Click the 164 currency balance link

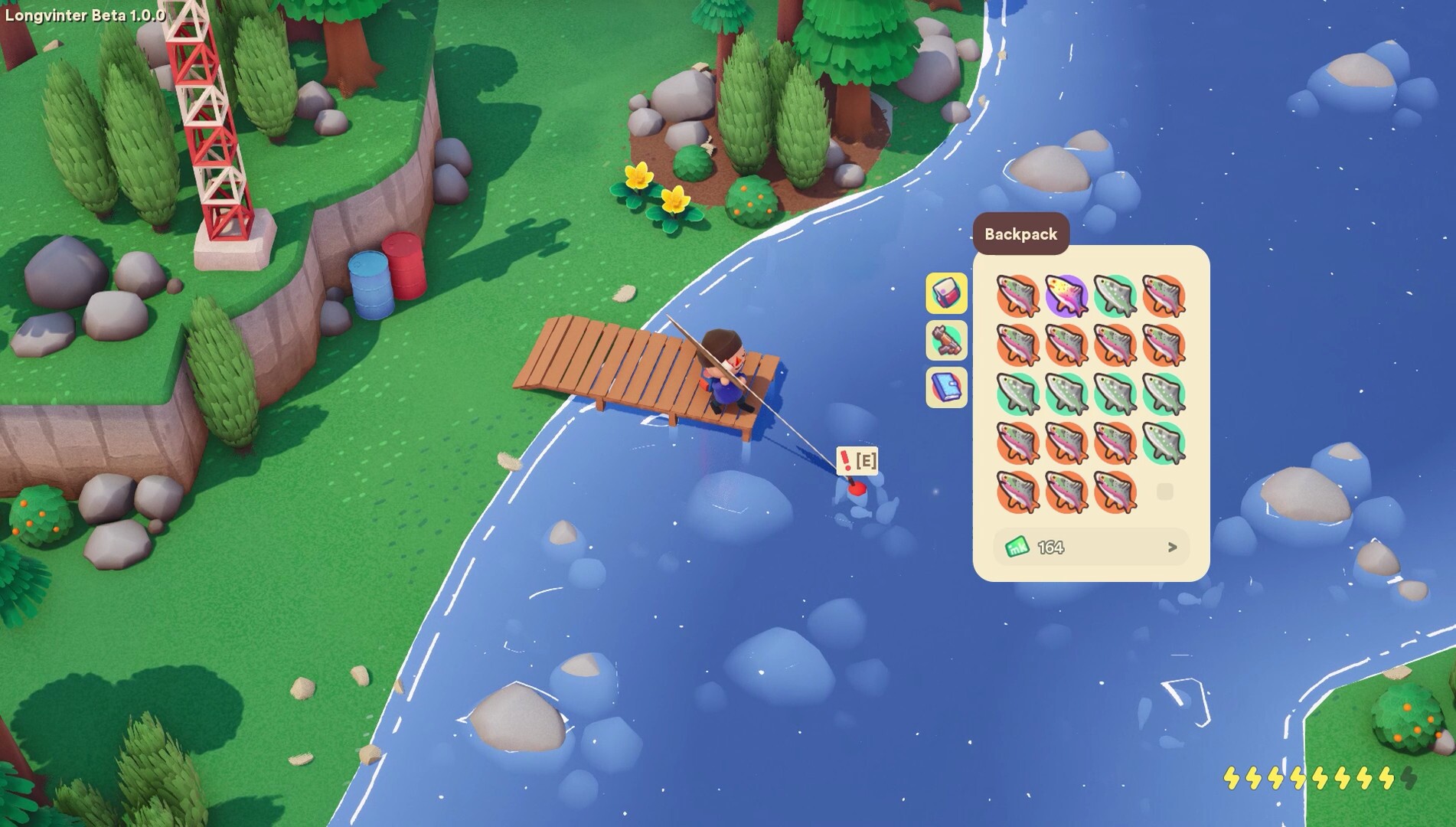pyautogui.click(x=1049, y=547)
